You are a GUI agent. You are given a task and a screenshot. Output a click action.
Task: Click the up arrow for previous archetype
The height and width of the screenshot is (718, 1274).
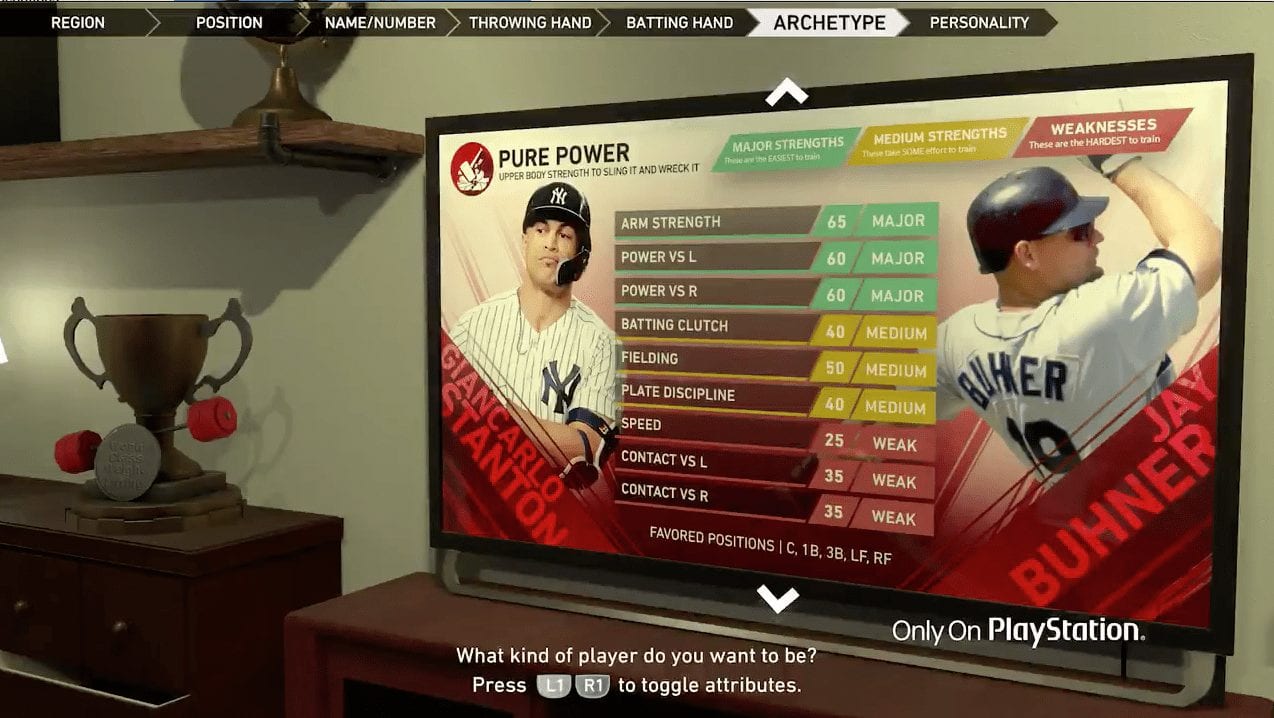click(786, 93)
